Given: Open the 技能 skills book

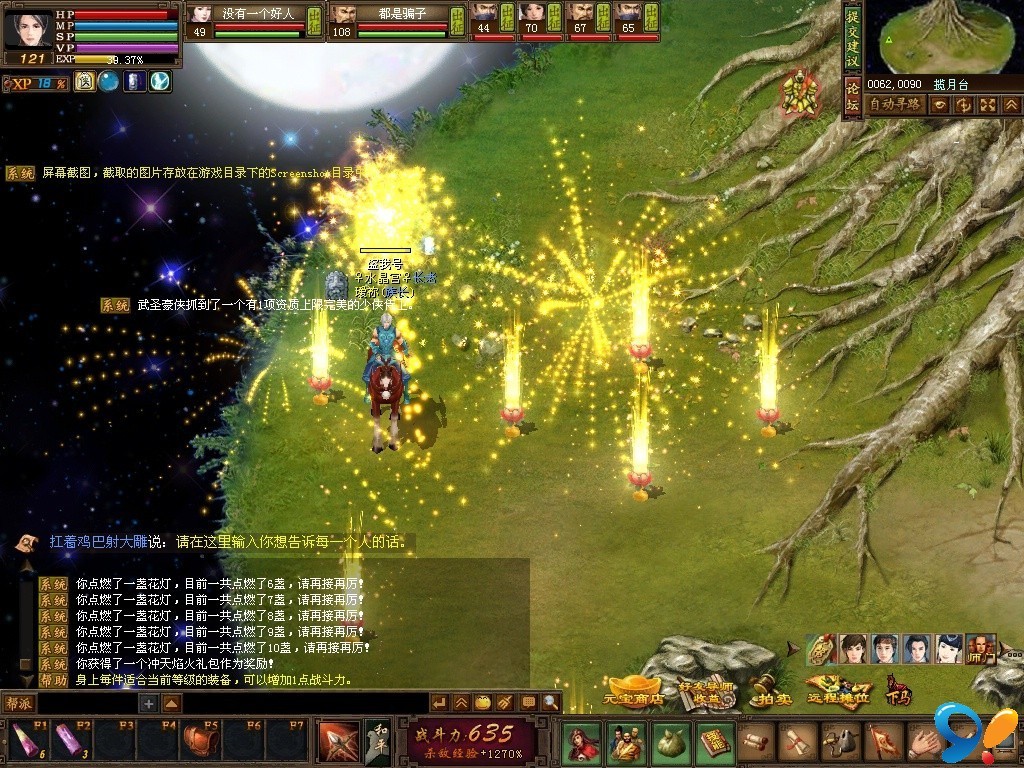Looking at the screenshot, I should click(715, 742).
